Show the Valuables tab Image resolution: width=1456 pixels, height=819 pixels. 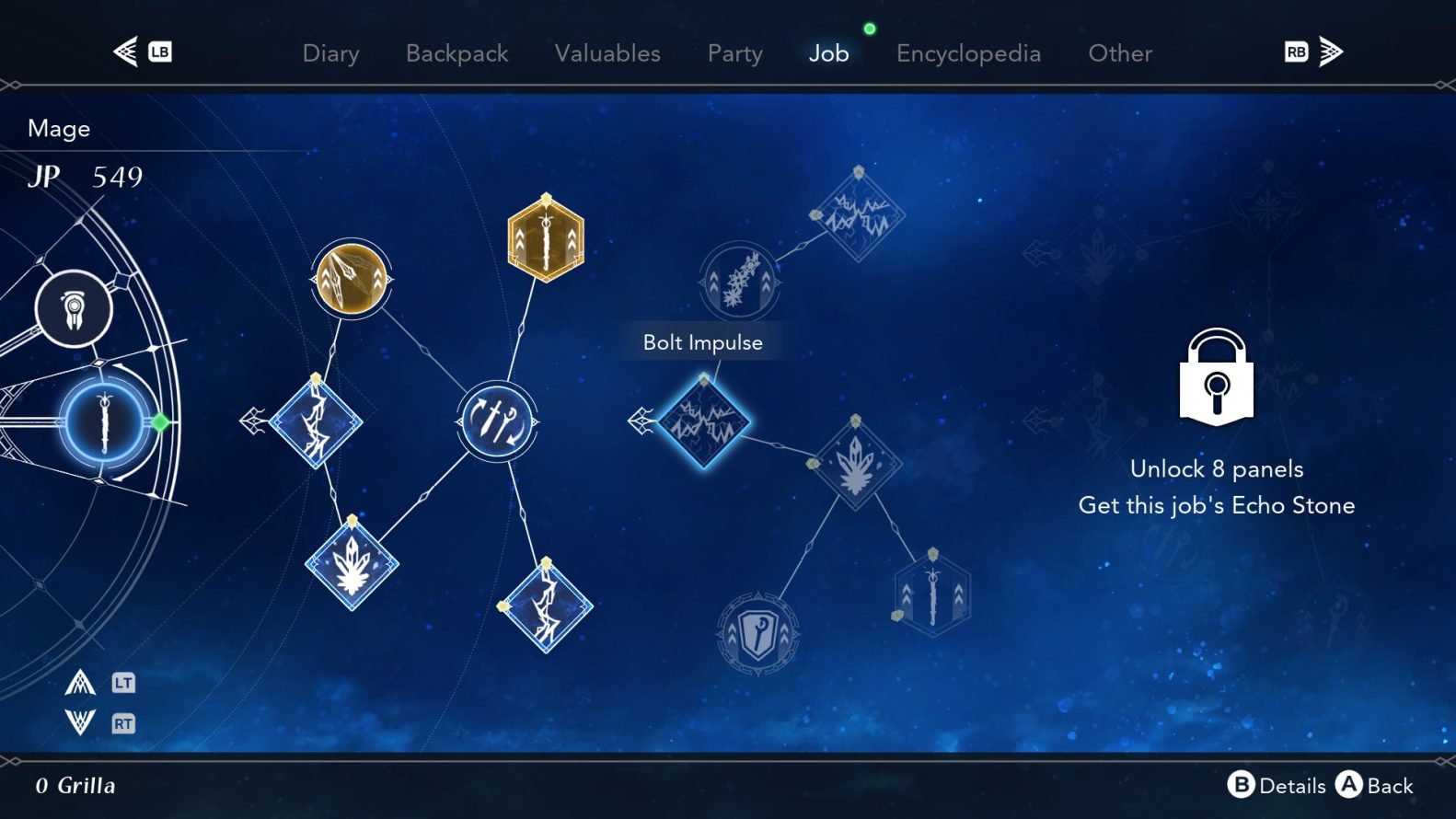607,53
